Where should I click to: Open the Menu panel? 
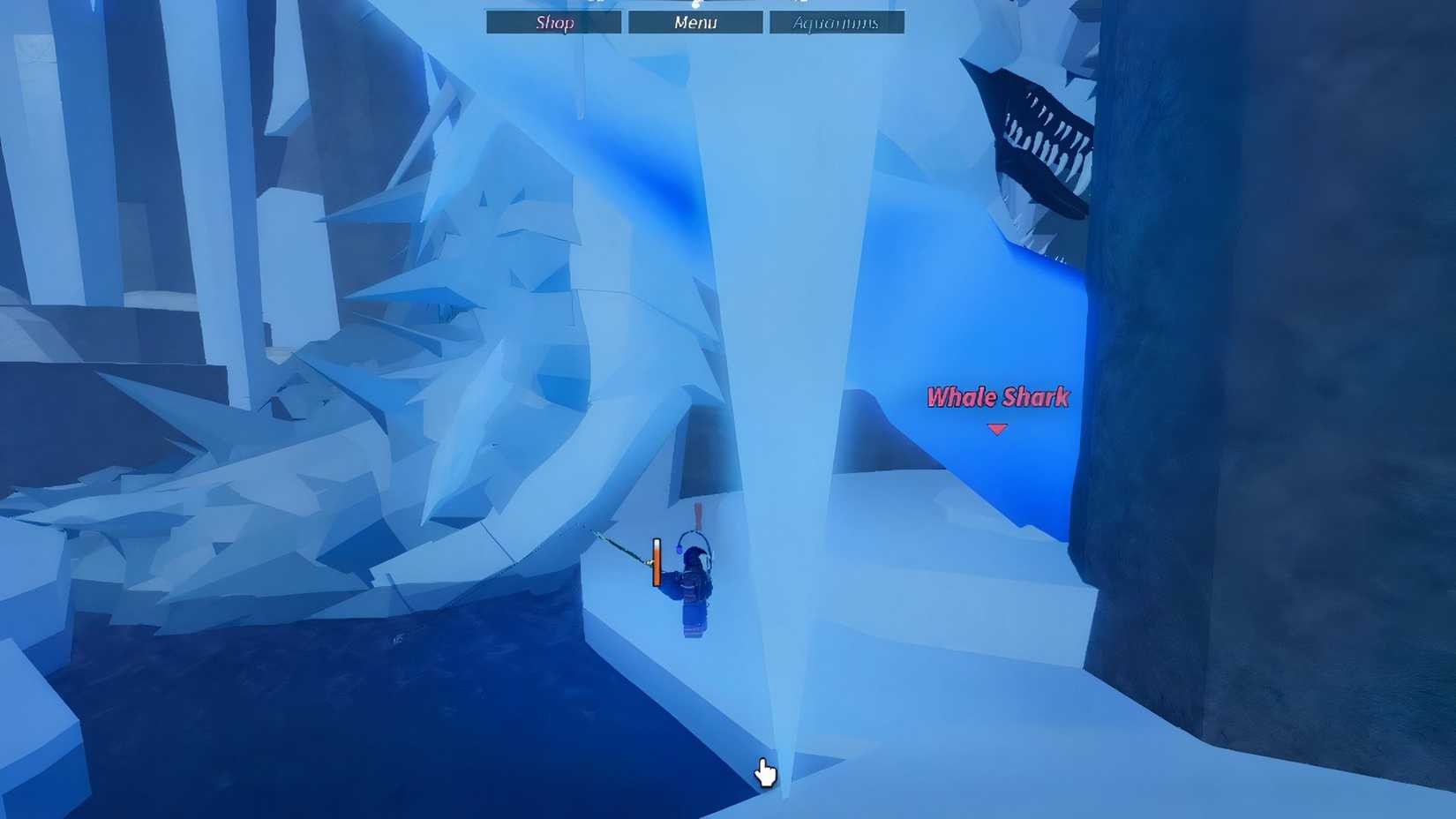click(694, 22)
